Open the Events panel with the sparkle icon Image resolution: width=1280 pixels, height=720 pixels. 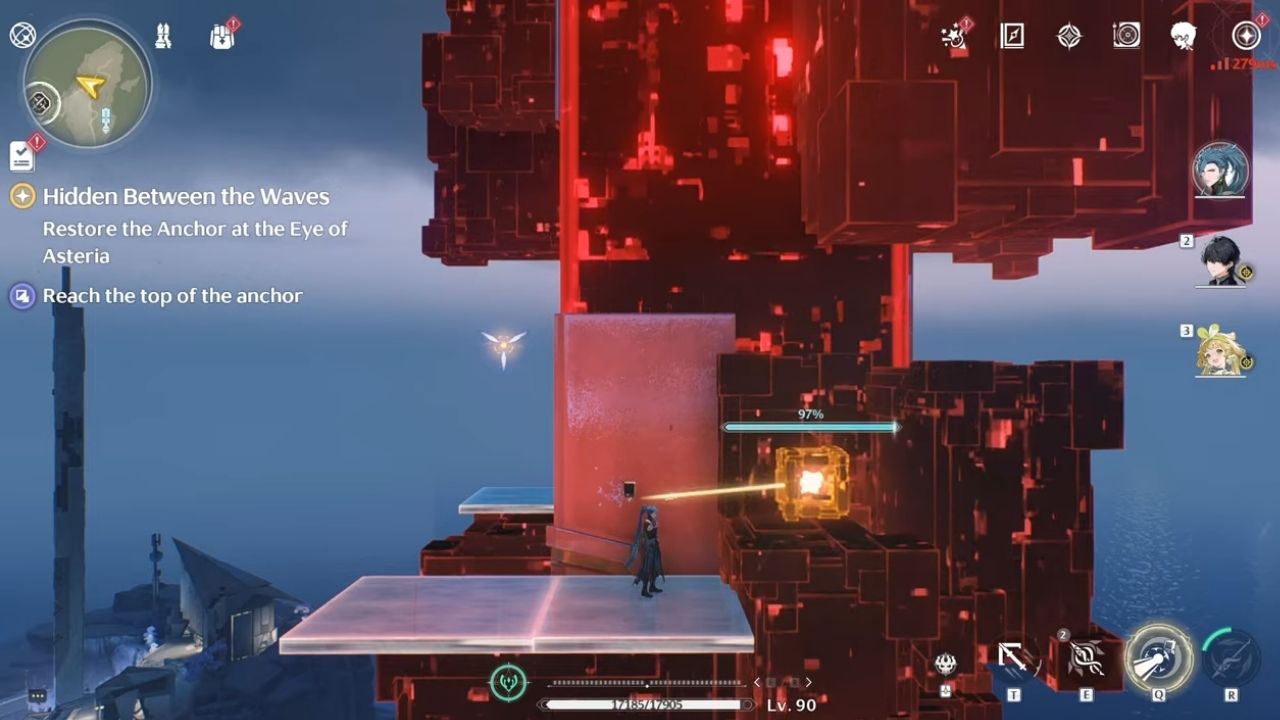point(955,36)
